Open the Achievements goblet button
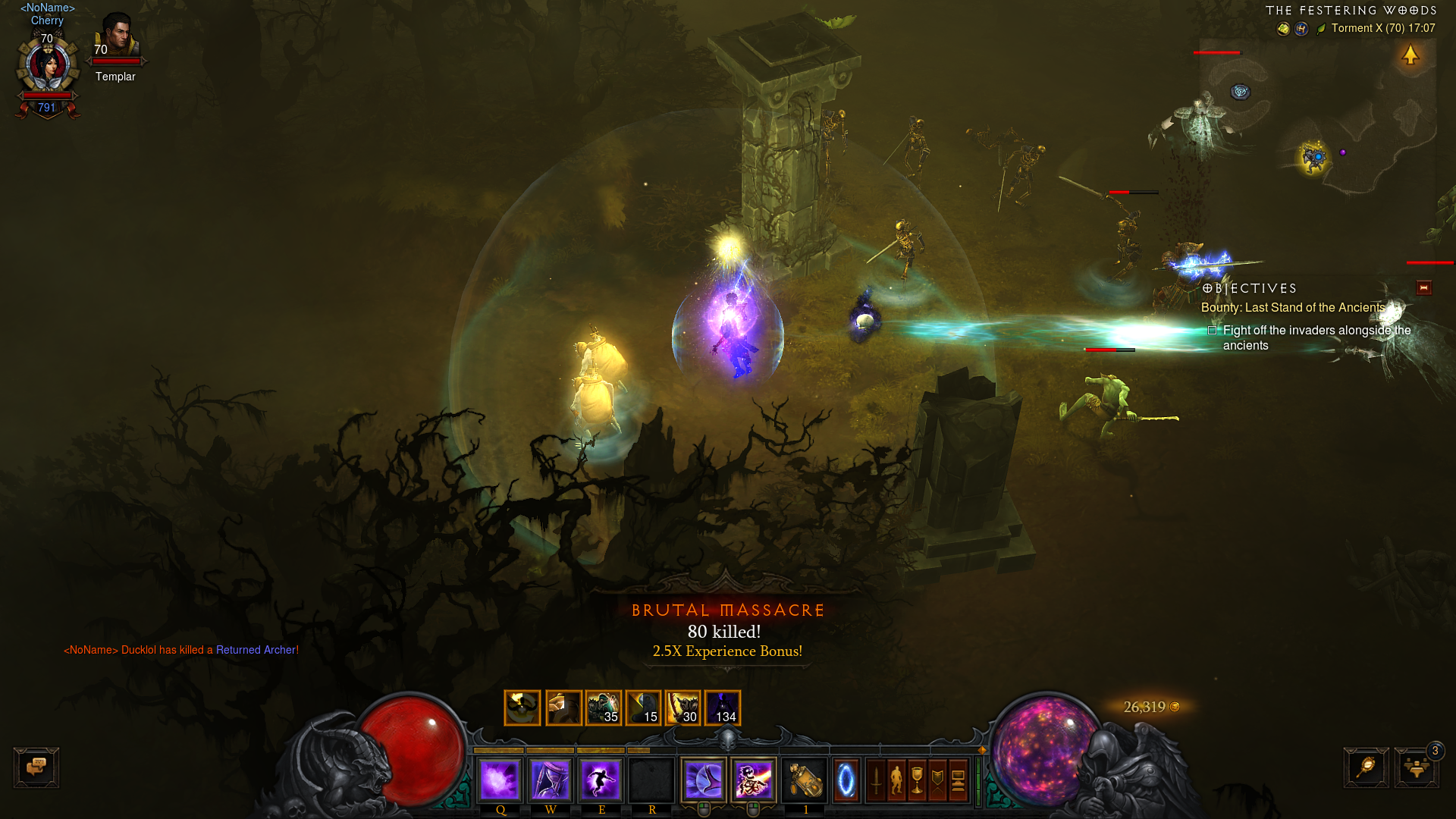 tap(917, 780)
